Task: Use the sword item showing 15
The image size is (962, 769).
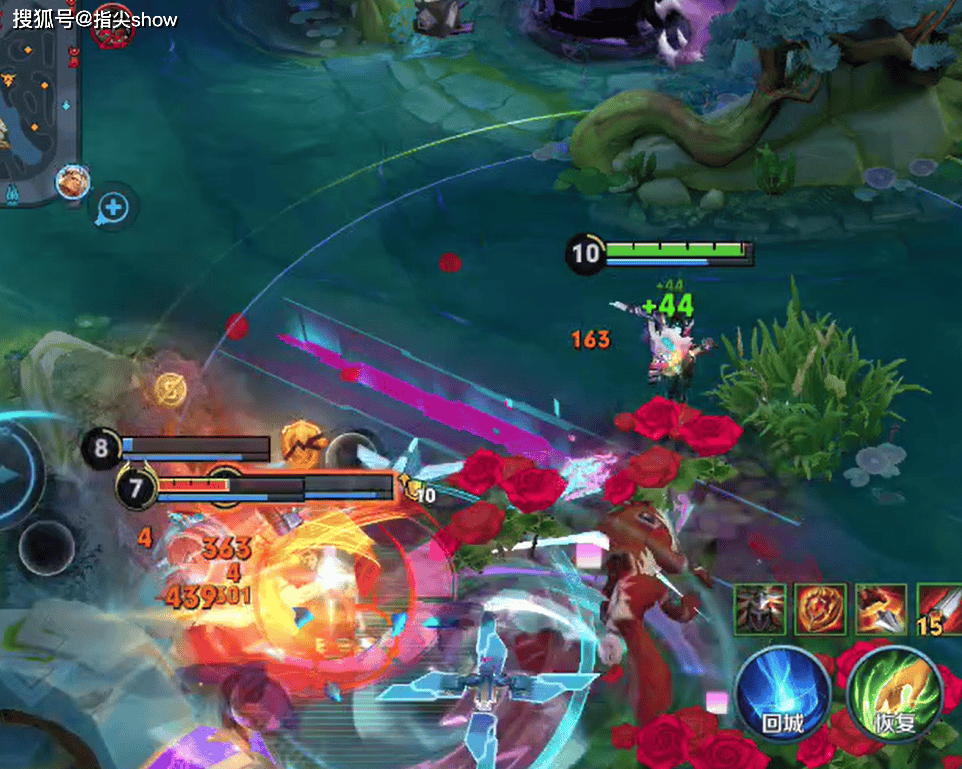Action: [938, 609]
